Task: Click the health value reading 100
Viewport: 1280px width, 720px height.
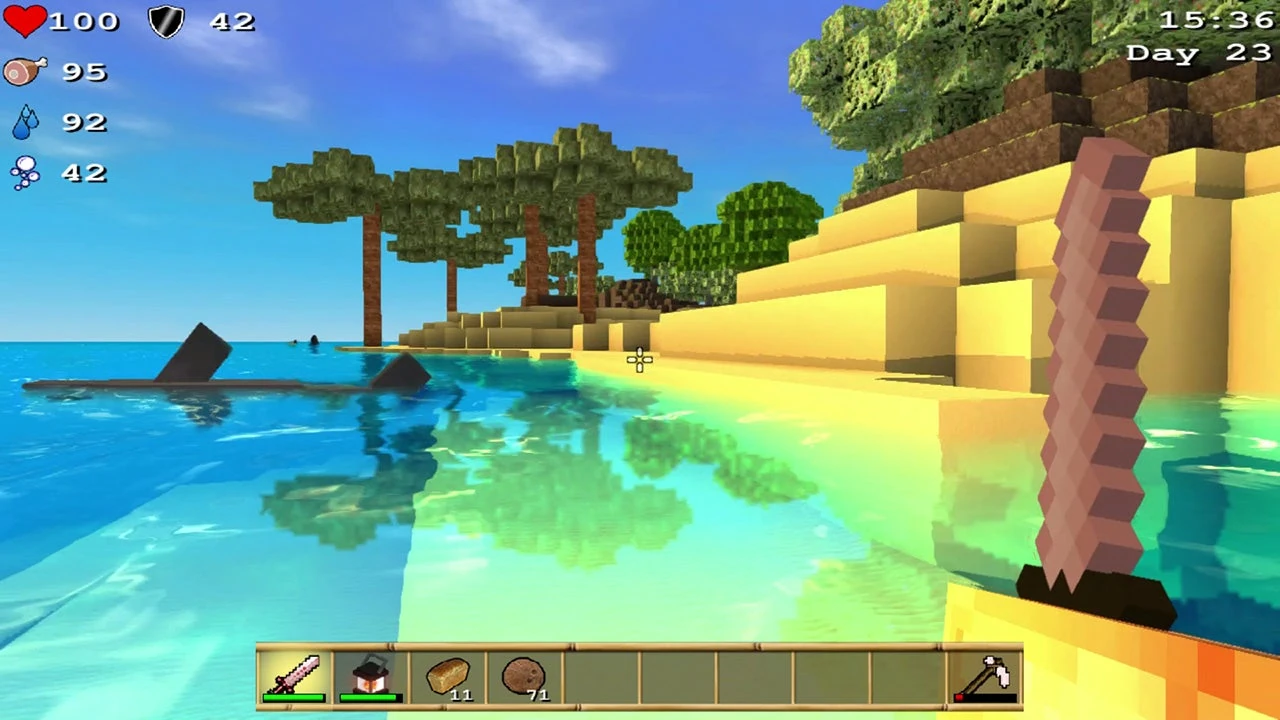Action: pyautogui.click(x=84, y=21)
